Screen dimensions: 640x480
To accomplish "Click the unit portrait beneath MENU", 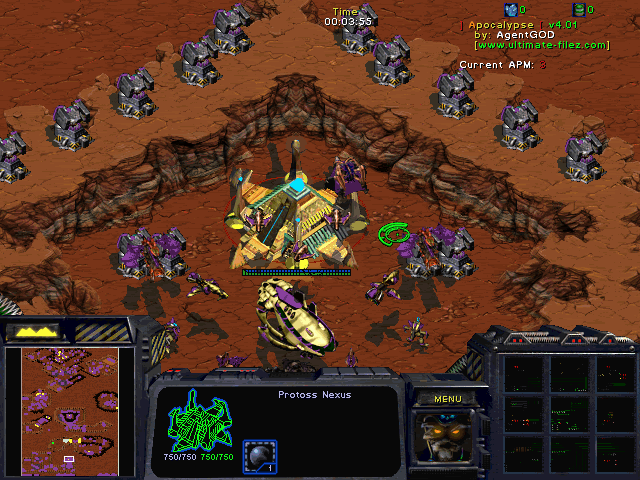I will [x=447, y=437].
